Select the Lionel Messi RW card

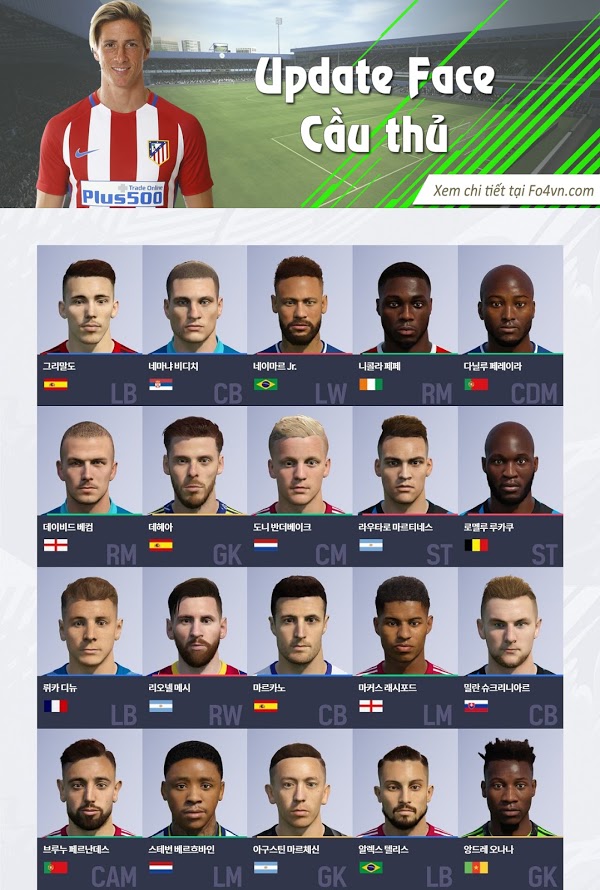coord(195,645)
